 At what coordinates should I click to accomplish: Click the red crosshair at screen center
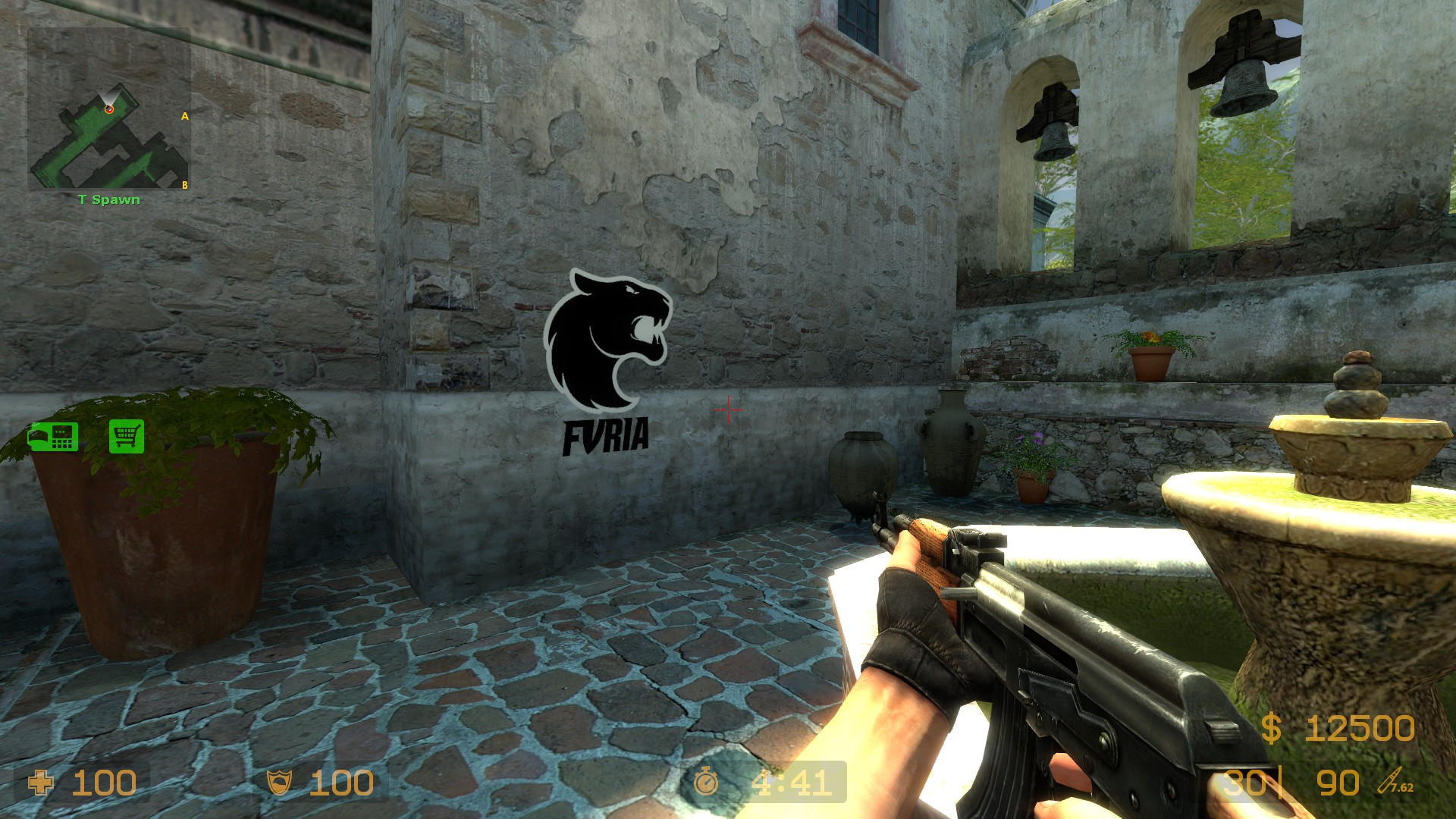click(728, 409)
